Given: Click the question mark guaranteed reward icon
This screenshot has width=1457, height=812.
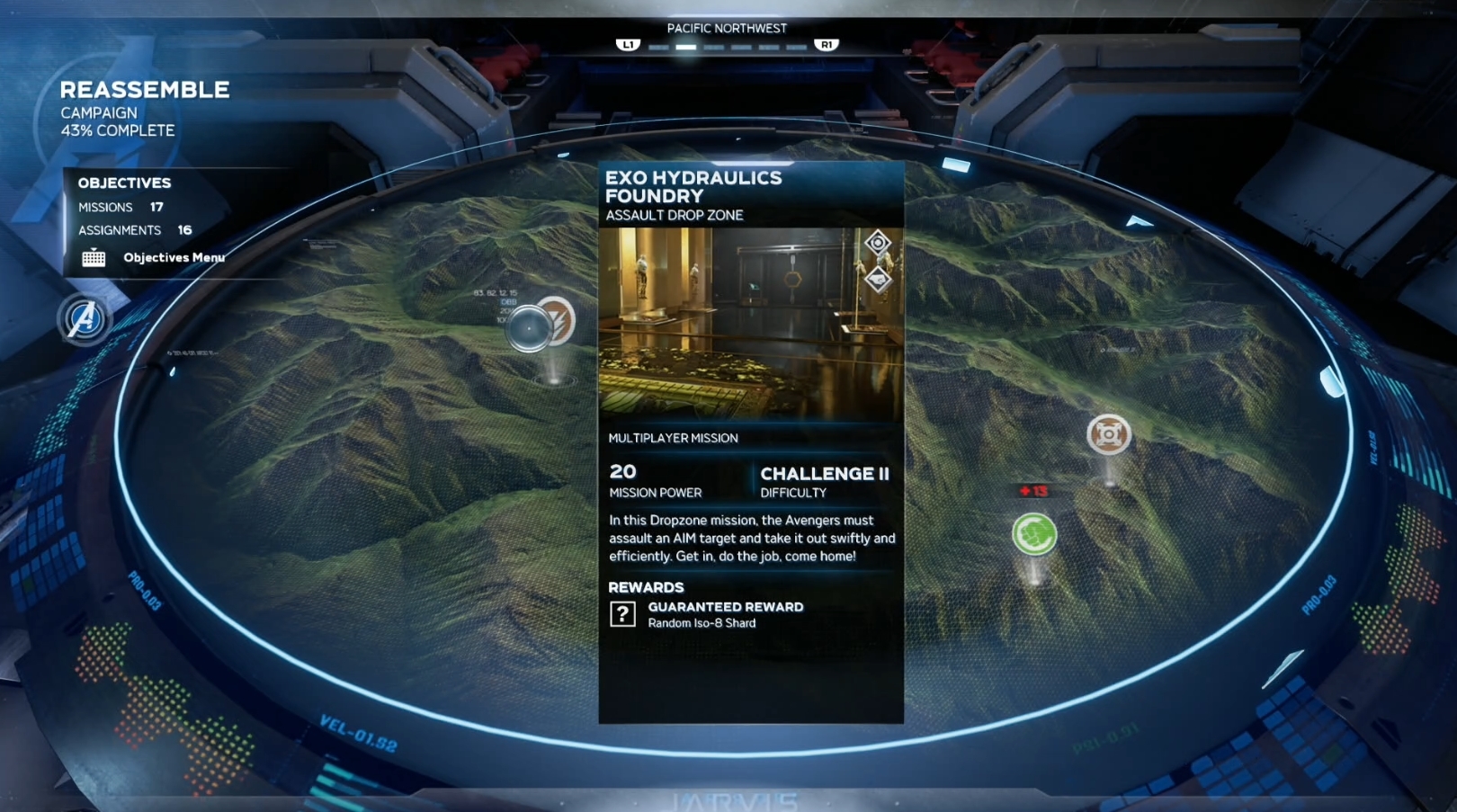Looking at the screenshot, I should tap(622, 614).
